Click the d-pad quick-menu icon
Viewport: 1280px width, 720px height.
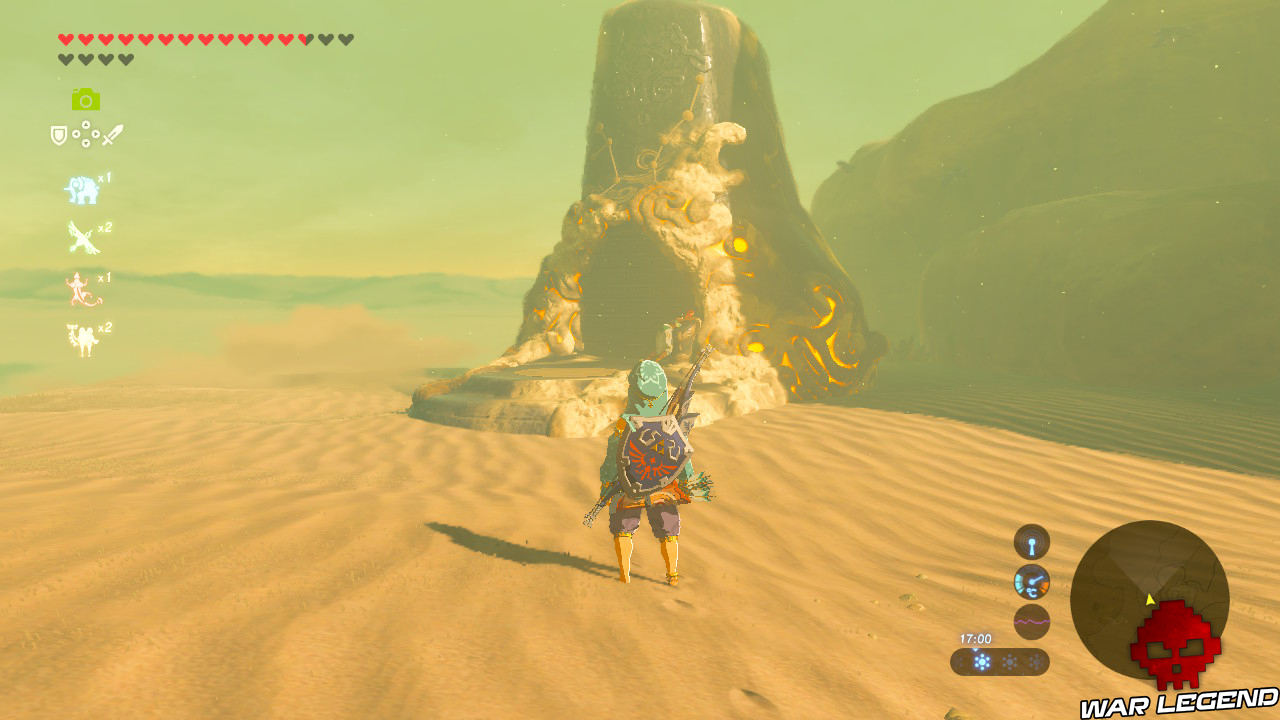coord(84,134)
